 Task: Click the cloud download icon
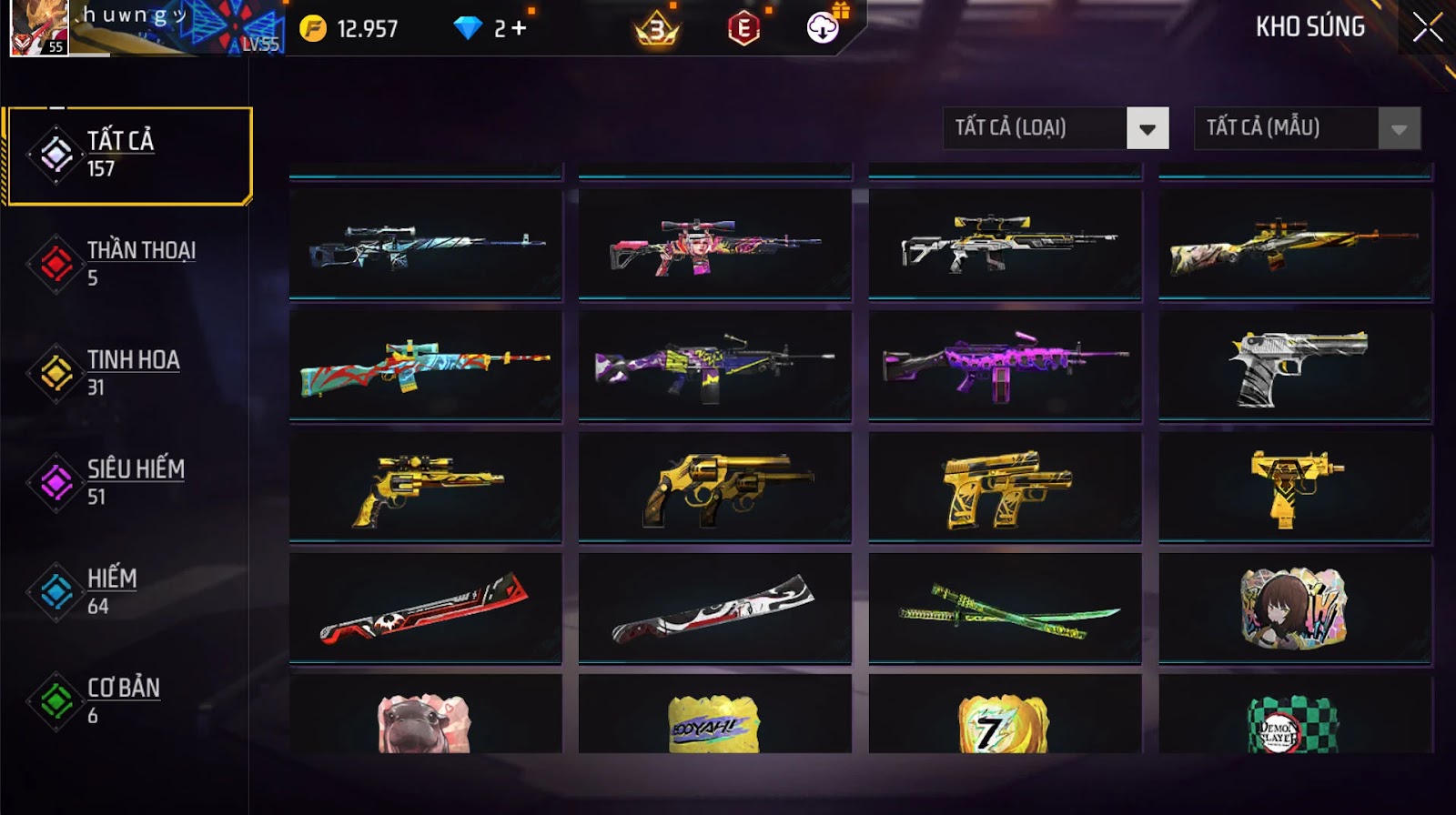(823, 28)
